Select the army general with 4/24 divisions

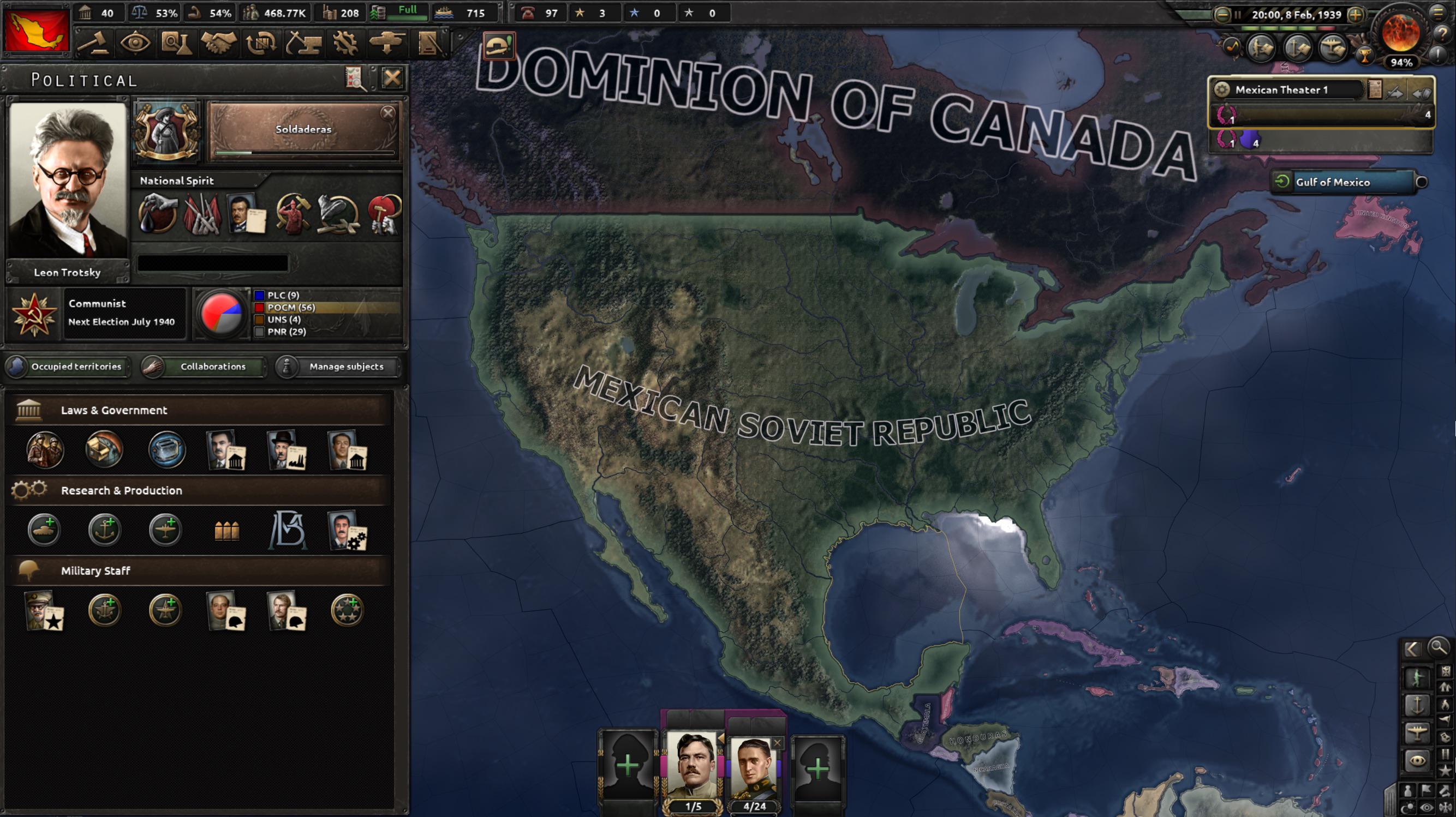click(x=755, y=770)
